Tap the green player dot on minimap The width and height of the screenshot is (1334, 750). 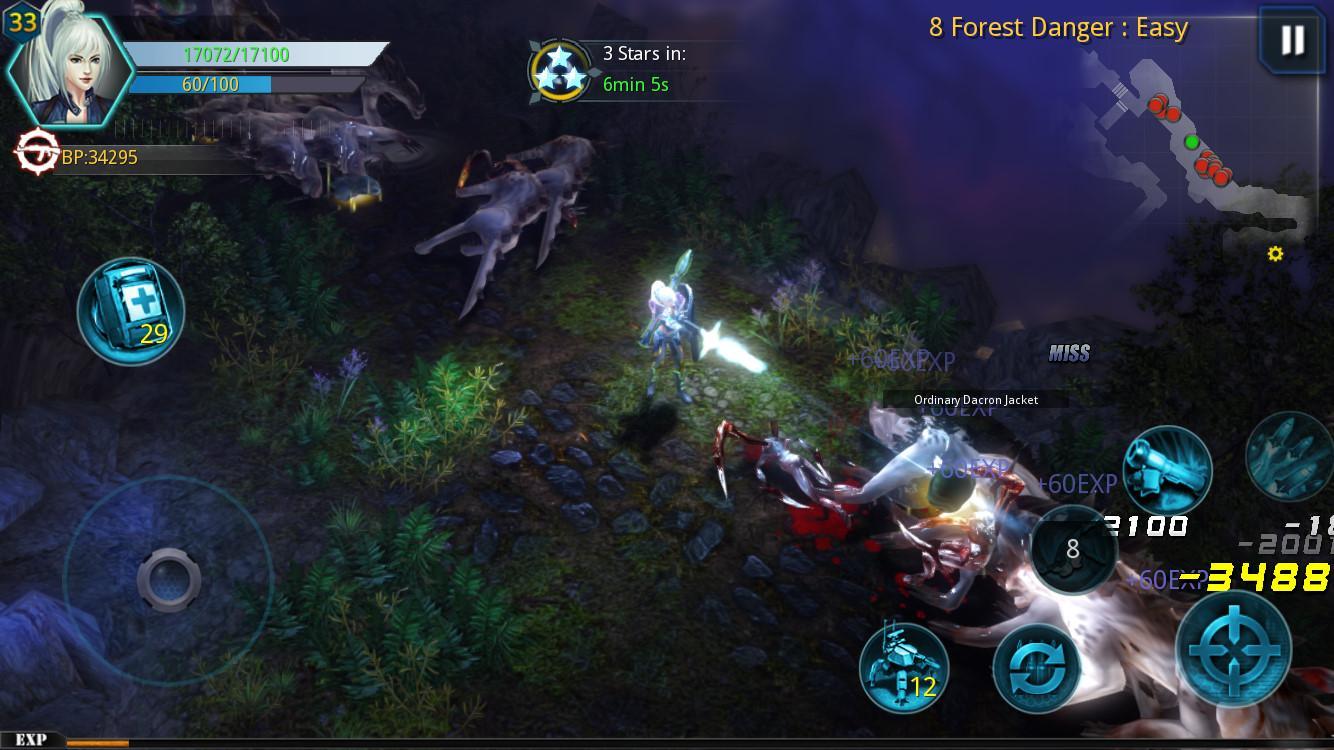tap(1191, 141)
